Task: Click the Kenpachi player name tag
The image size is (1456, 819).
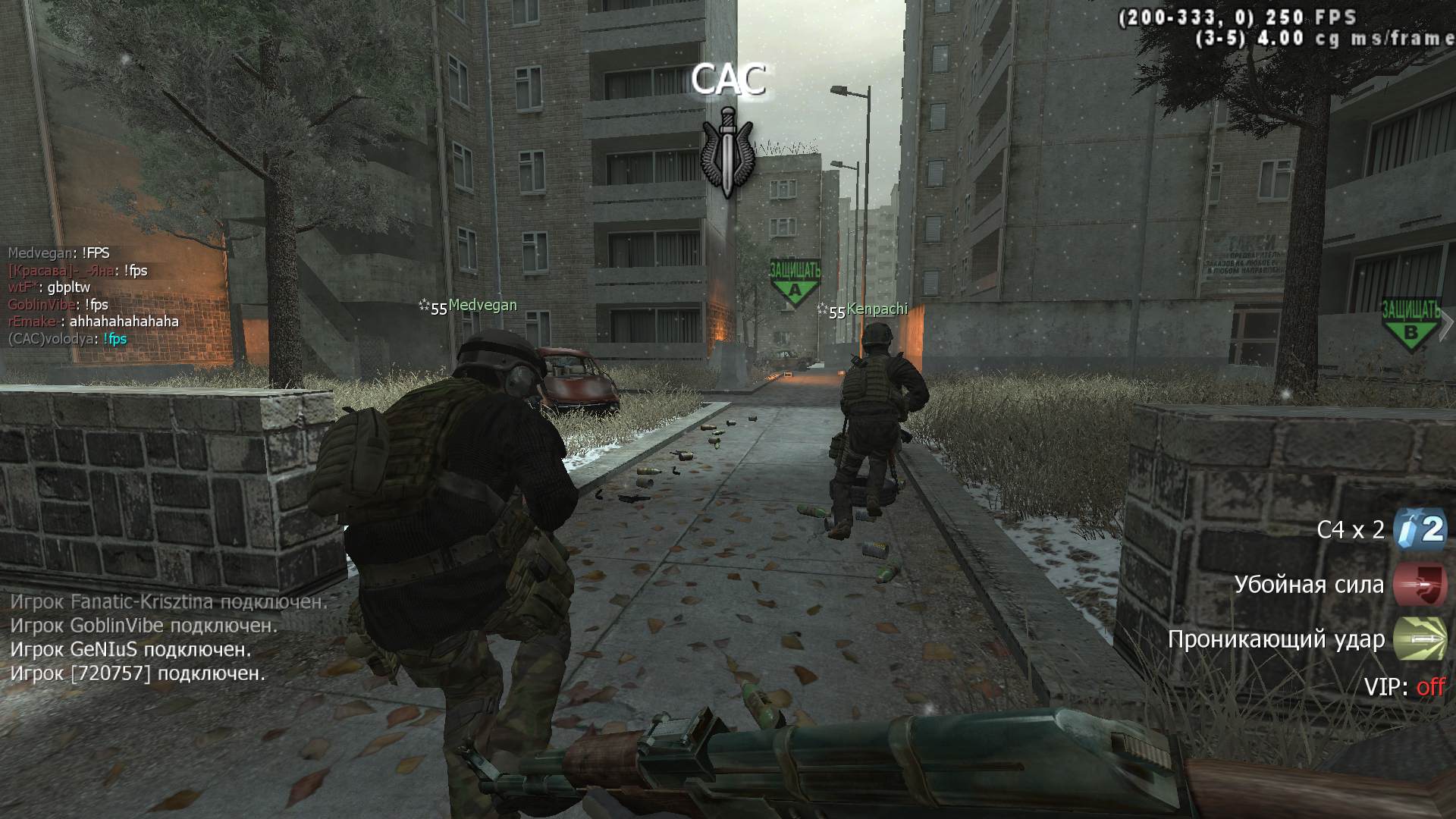Action: tap(877, 309)
